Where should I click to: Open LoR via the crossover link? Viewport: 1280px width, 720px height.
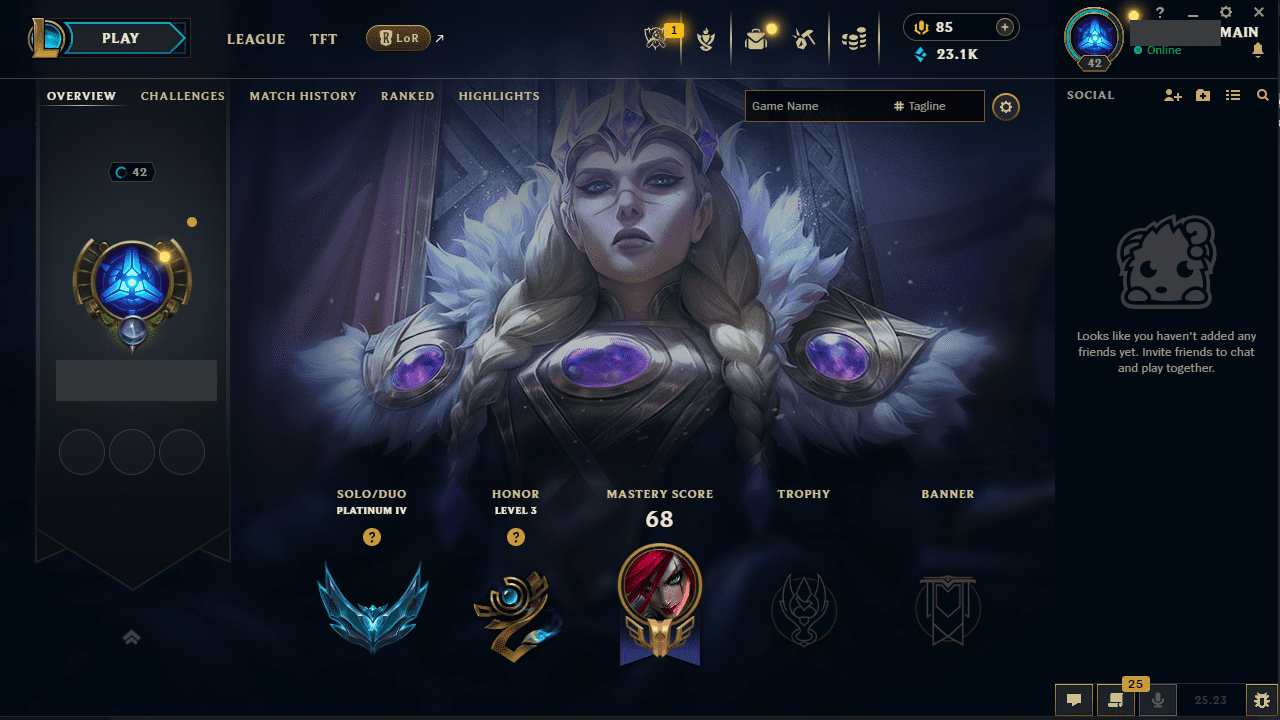pos(399,38)
